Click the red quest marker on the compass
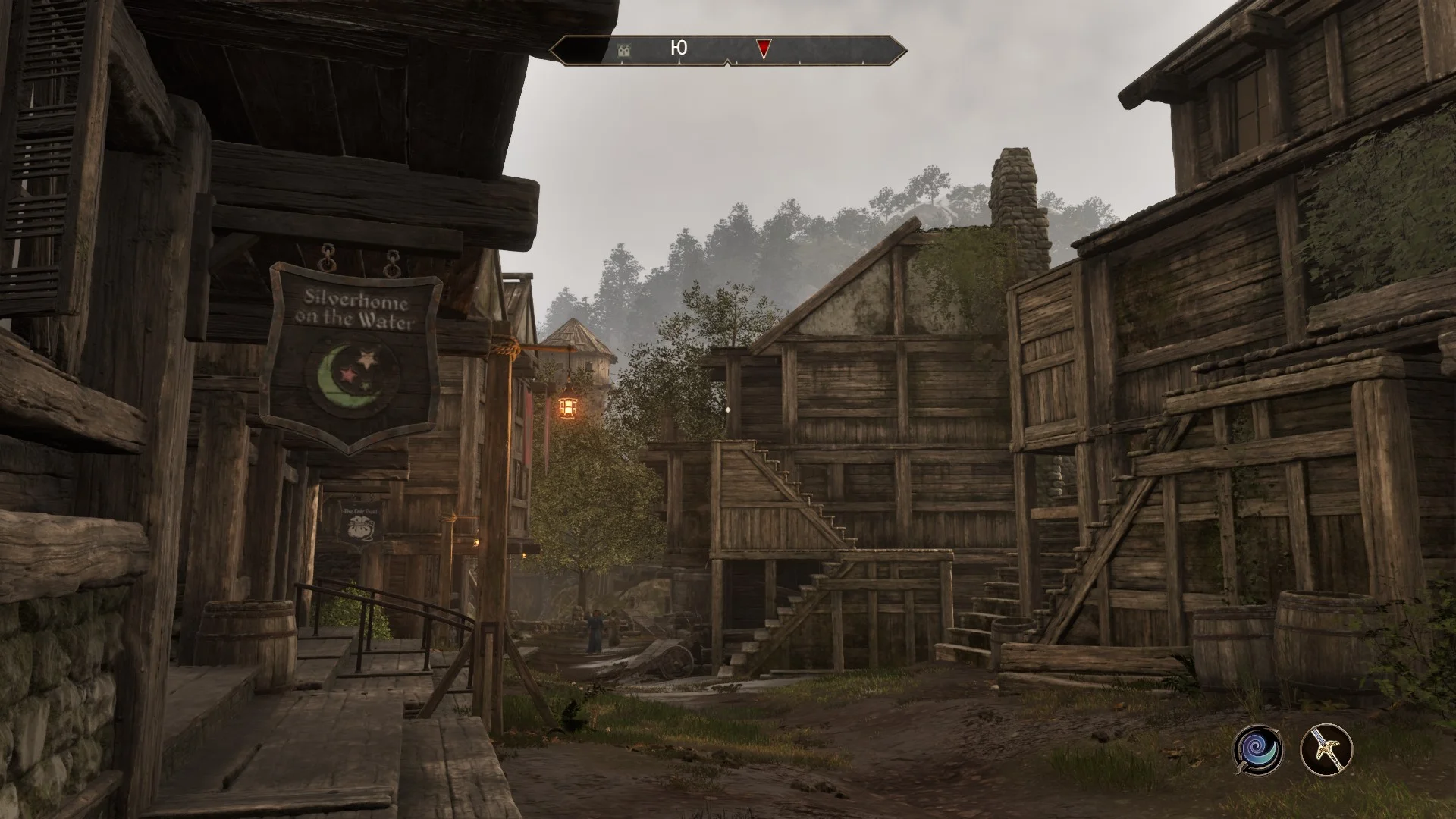The width and height of the screenshot is (1456, 819). (764, 49)
